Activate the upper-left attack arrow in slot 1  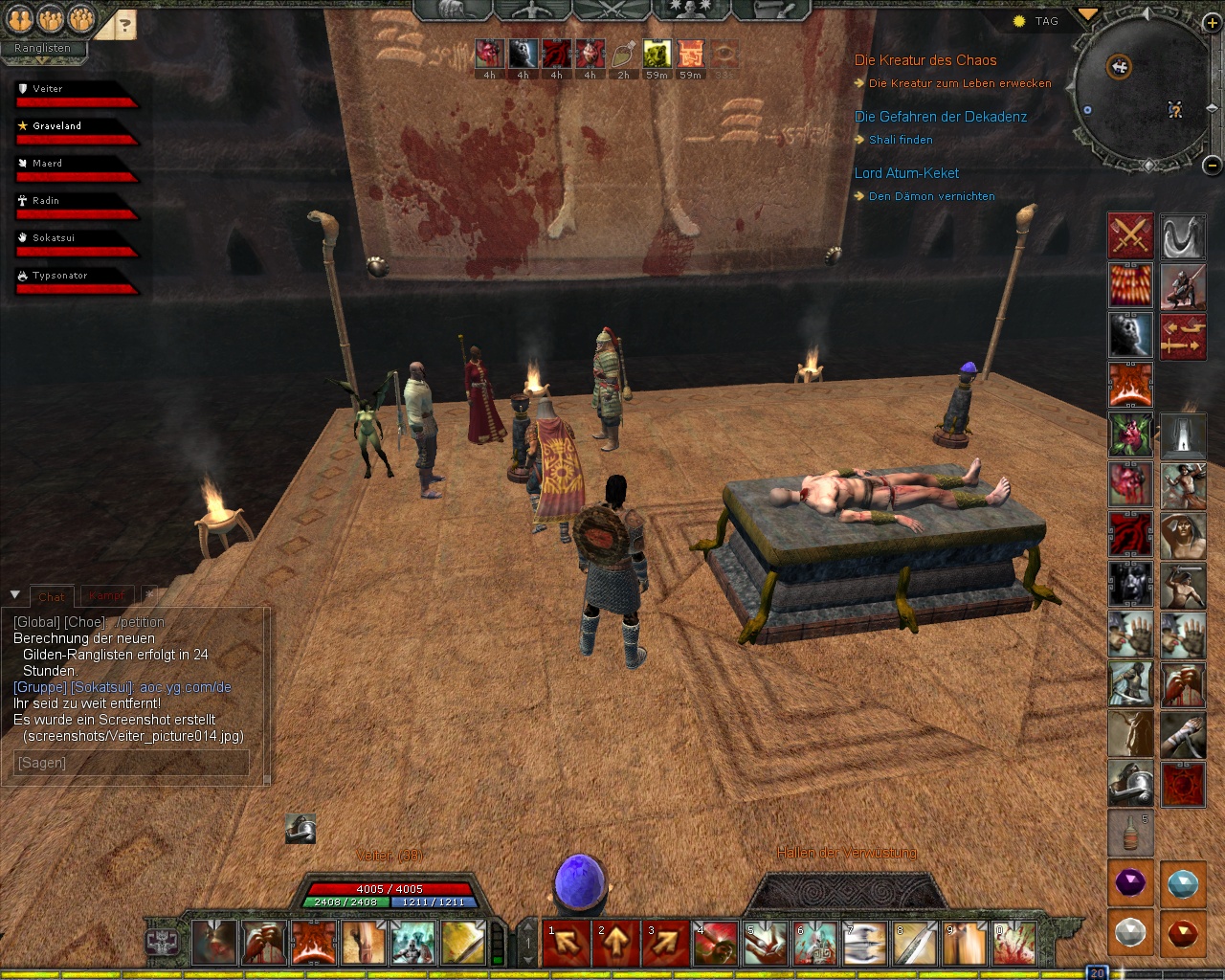567,944
